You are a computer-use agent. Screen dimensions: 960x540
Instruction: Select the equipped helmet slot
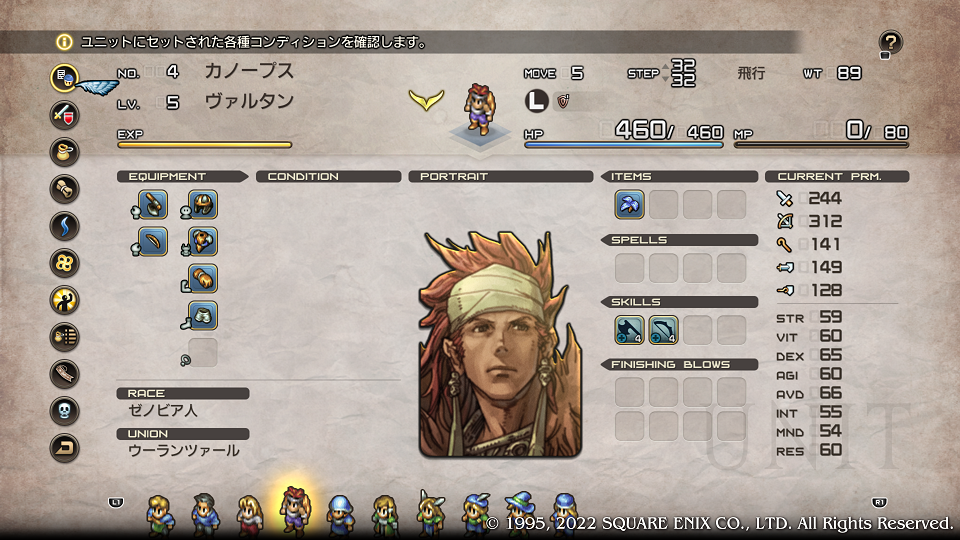click(x=203, y=205)
